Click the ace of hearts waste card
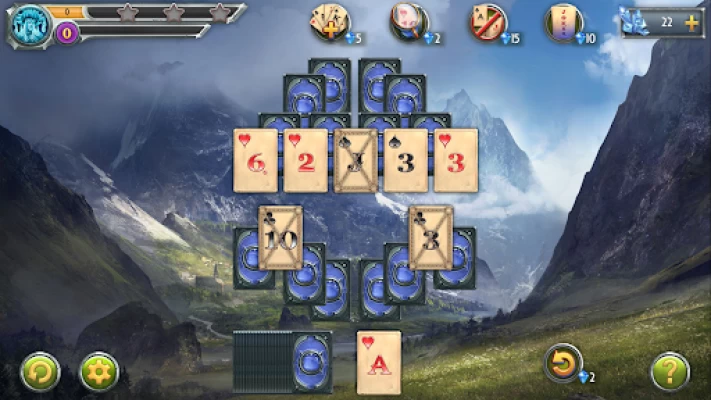This screenshot has width=711, height=400. (x=379, y=362)
